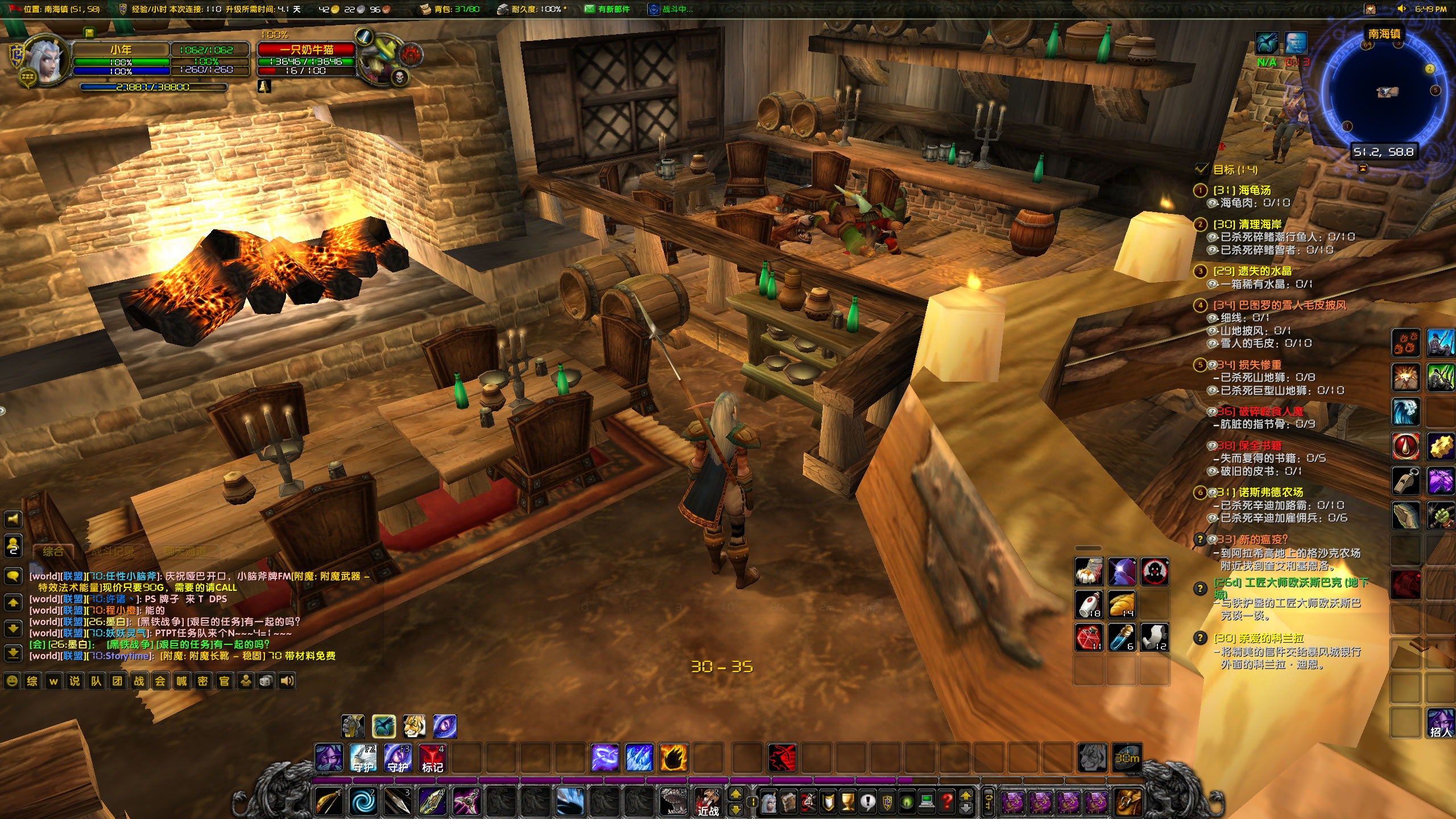Use the red health potion from the consumable bar

1089,637
